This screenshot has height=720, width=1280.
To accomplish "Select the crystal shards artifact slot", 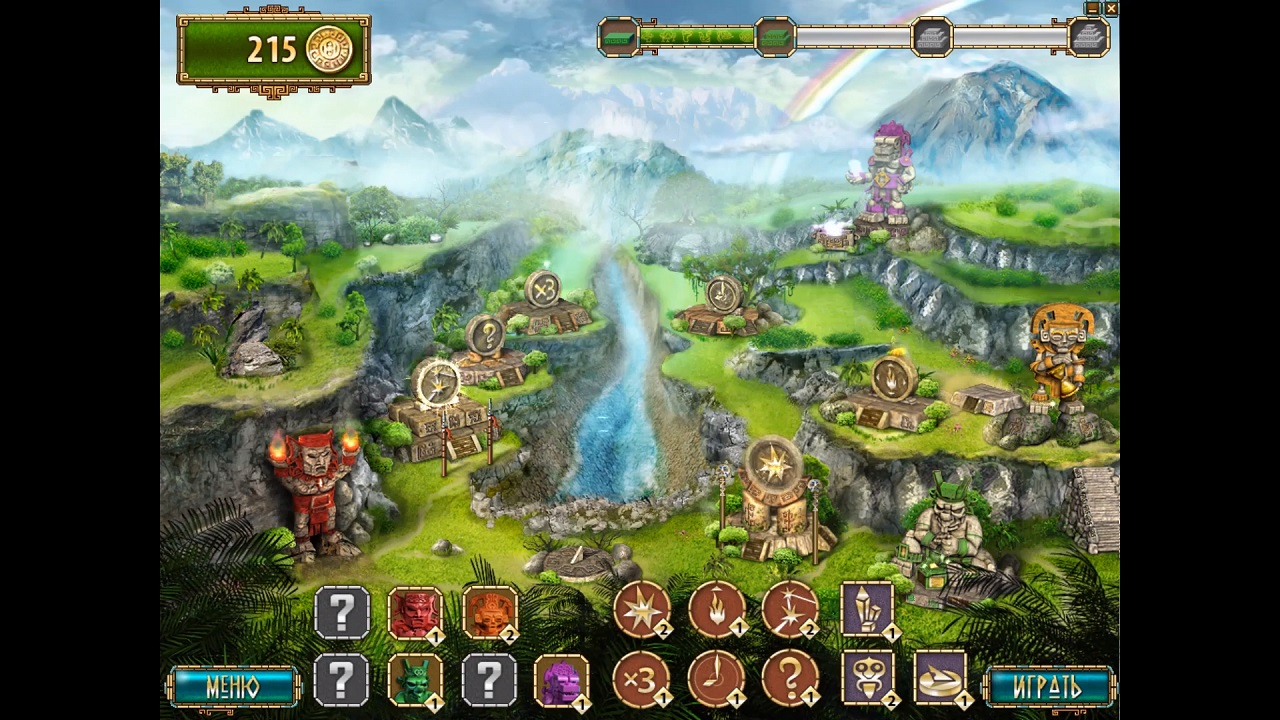I will click(867, 608).
